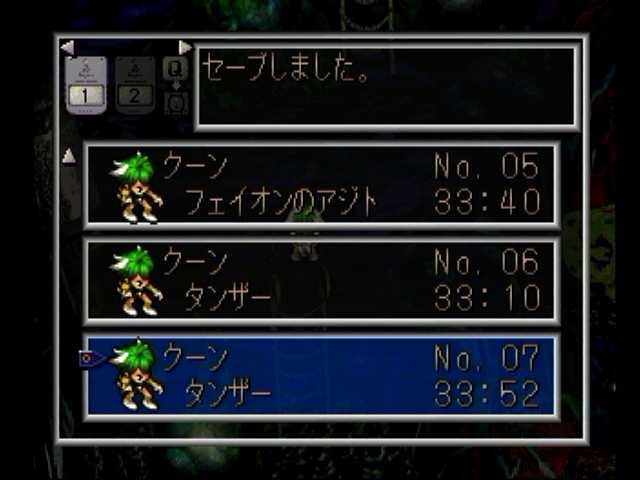The width and height of the screenshot is (640, 480).
Task: Select save file No. 05 フェイオンのアジト
Action: (x=320, y=184)
